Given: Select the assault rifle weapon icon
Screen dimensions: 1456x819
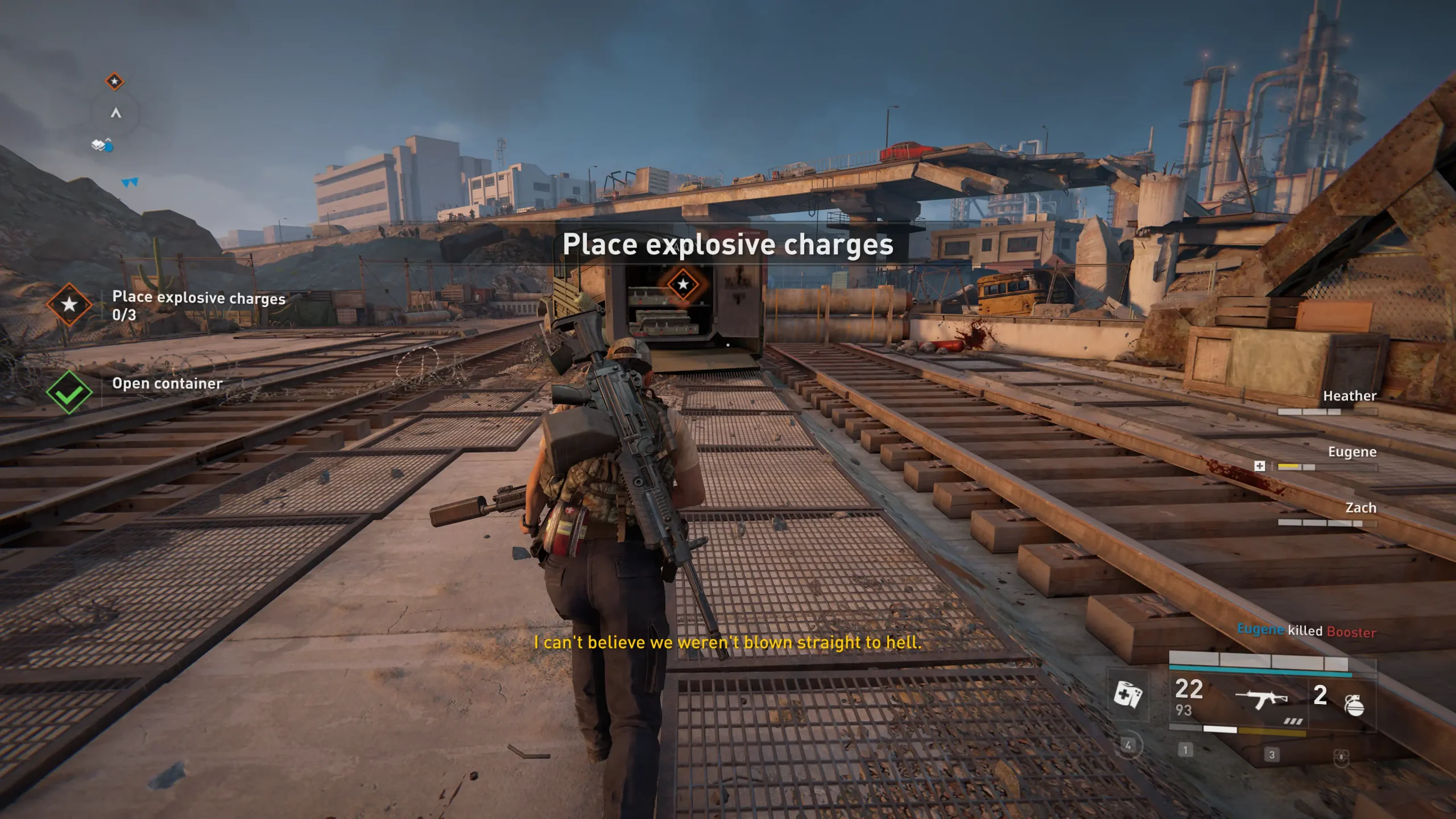Looking at the screenshot, I should pyautogui.click(x=1261, y=698).
